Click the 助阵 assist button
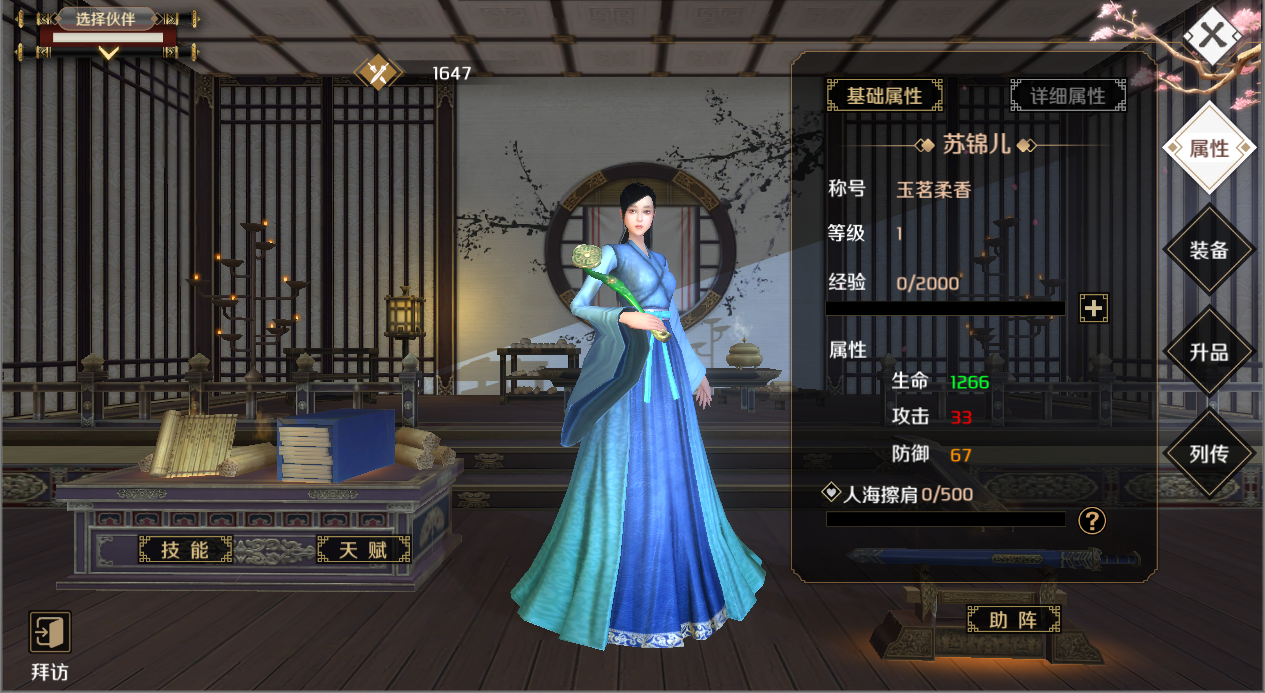 click(x=1013, y=620)
